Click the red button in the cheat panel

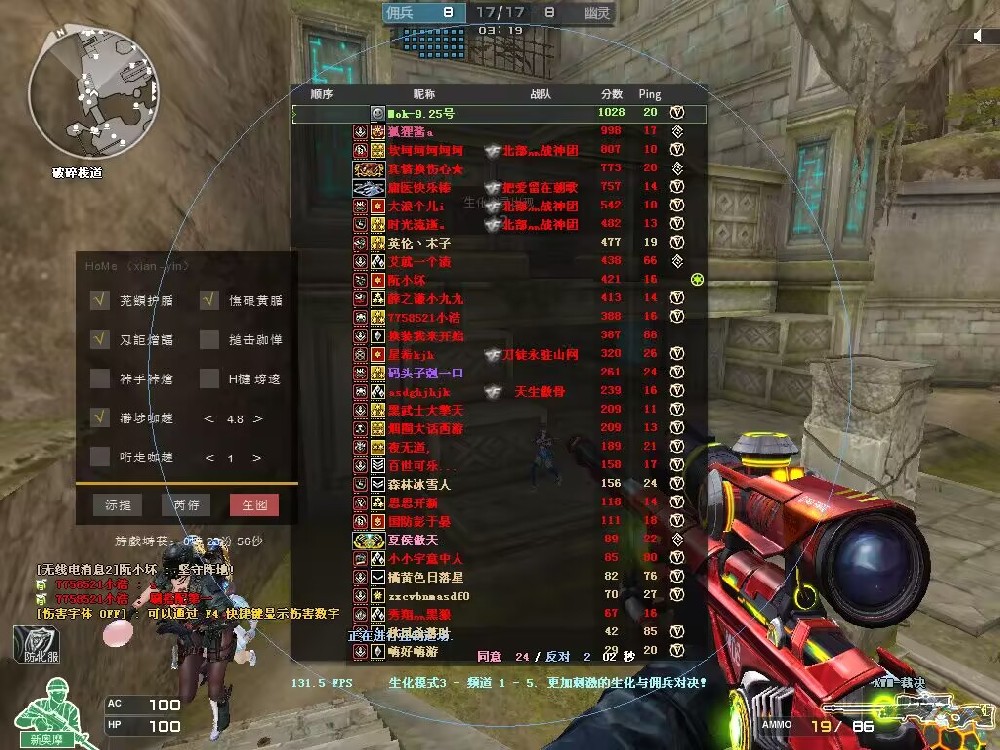[254, 506]
